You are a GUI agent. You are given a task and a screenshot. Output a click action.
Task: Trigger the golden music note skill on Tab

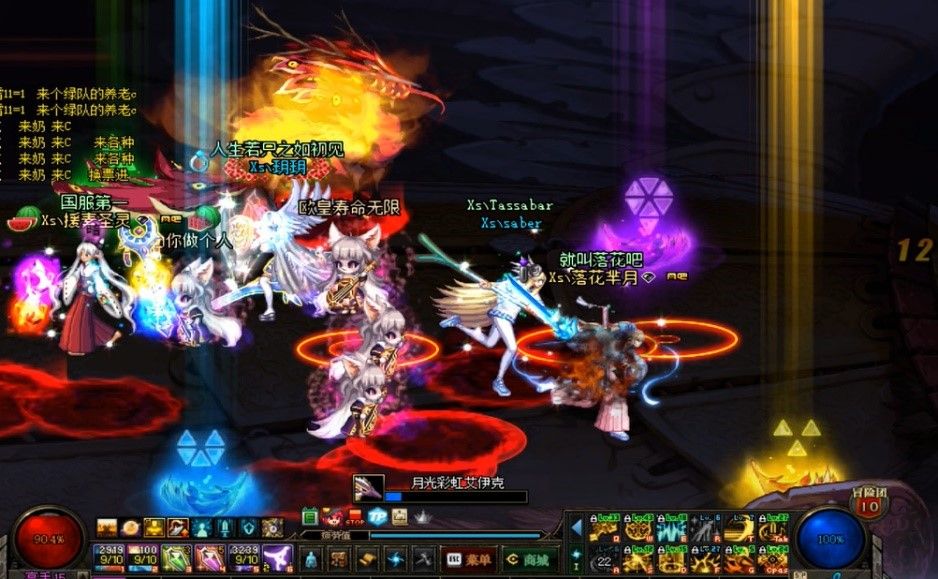[773, 527]
